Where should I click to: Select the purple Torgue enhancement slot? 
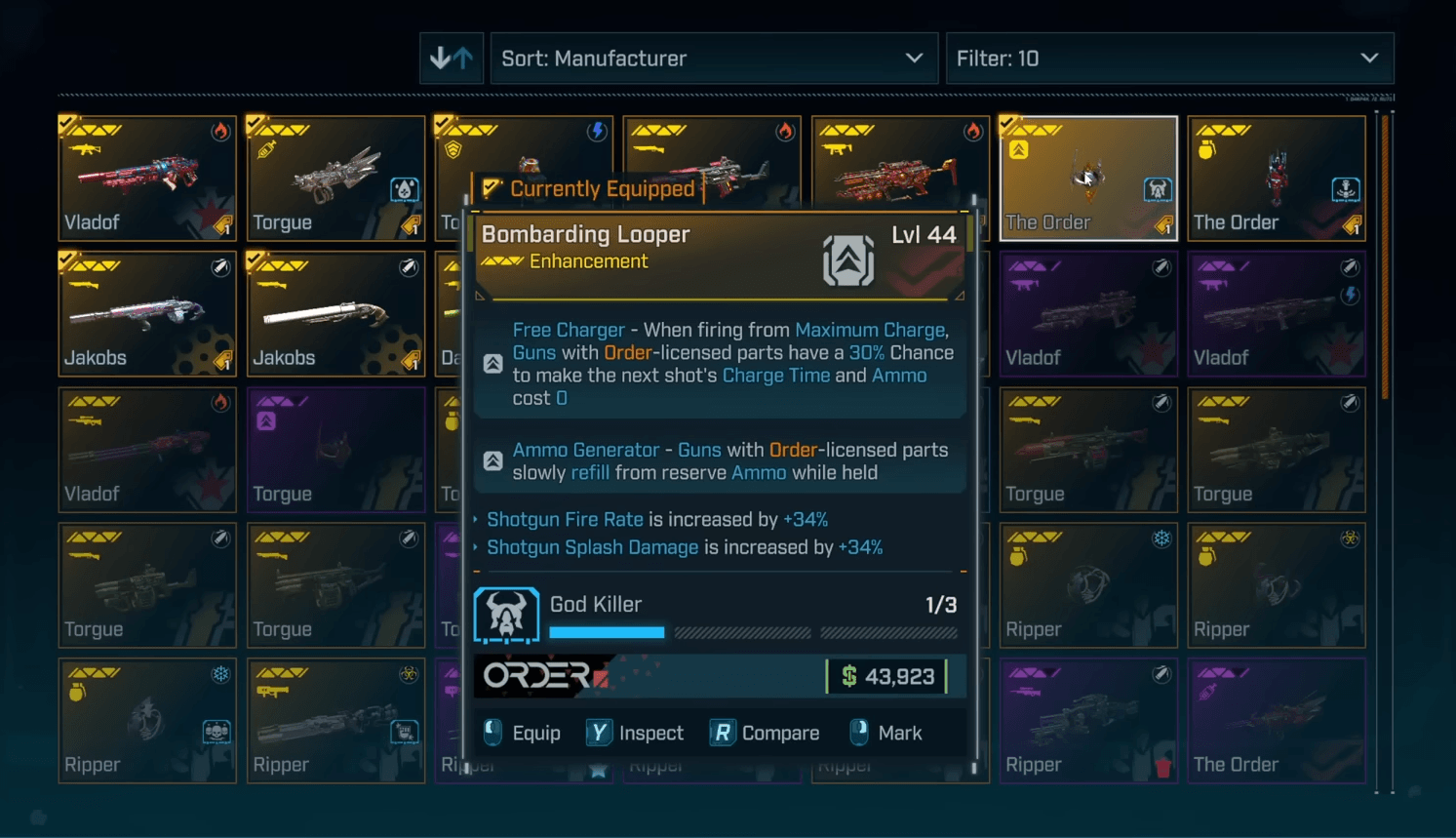point(335,450)
